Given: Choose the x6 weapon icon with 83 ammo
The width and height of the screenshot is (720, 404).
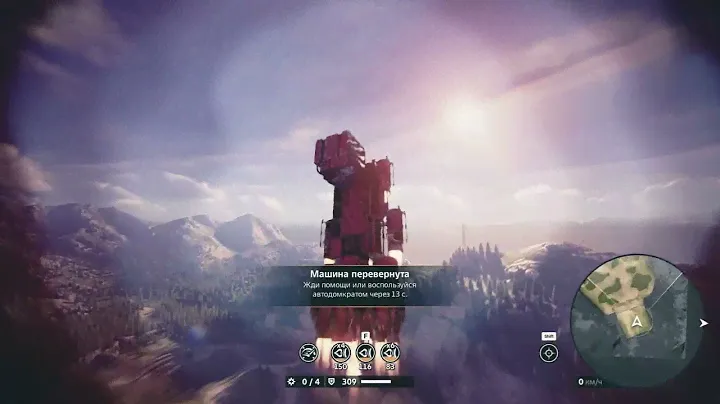Looking at the screenshot, I should pyautogui.click(x=390, y=352).
